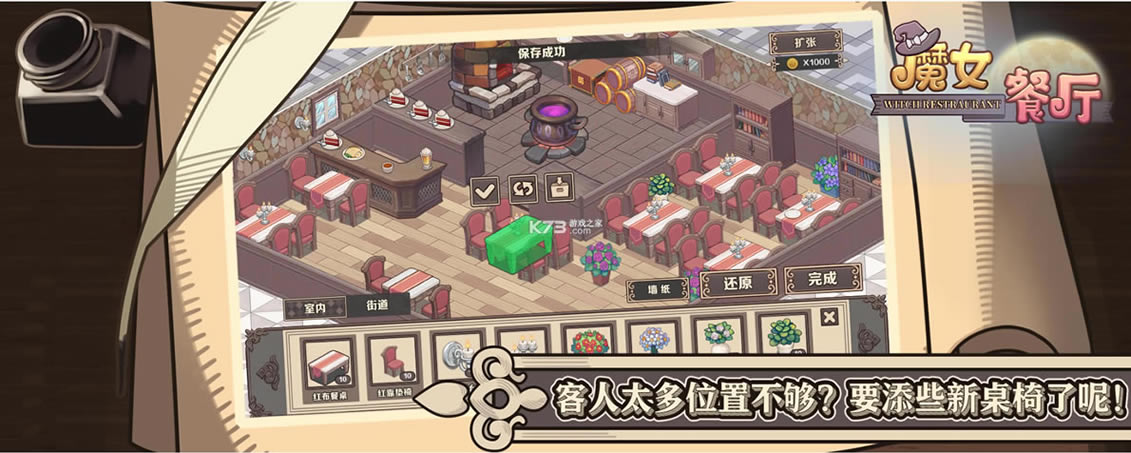Open the 墙纸 wallpaper option

pos(658,290)
